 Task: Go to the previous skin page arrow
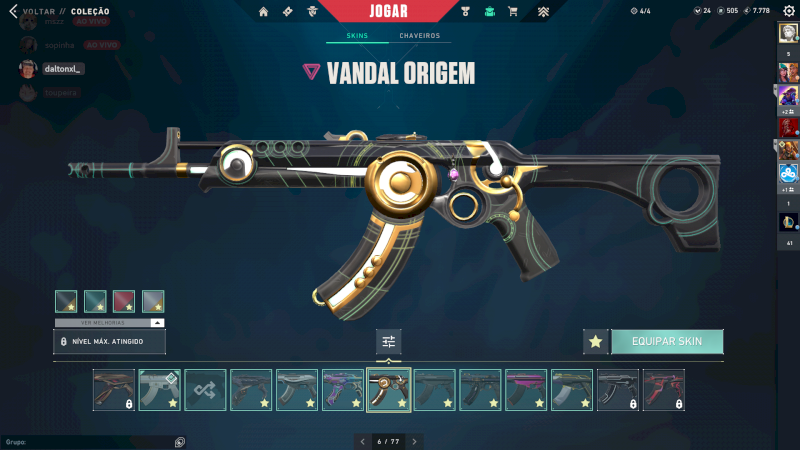point(363,441)
